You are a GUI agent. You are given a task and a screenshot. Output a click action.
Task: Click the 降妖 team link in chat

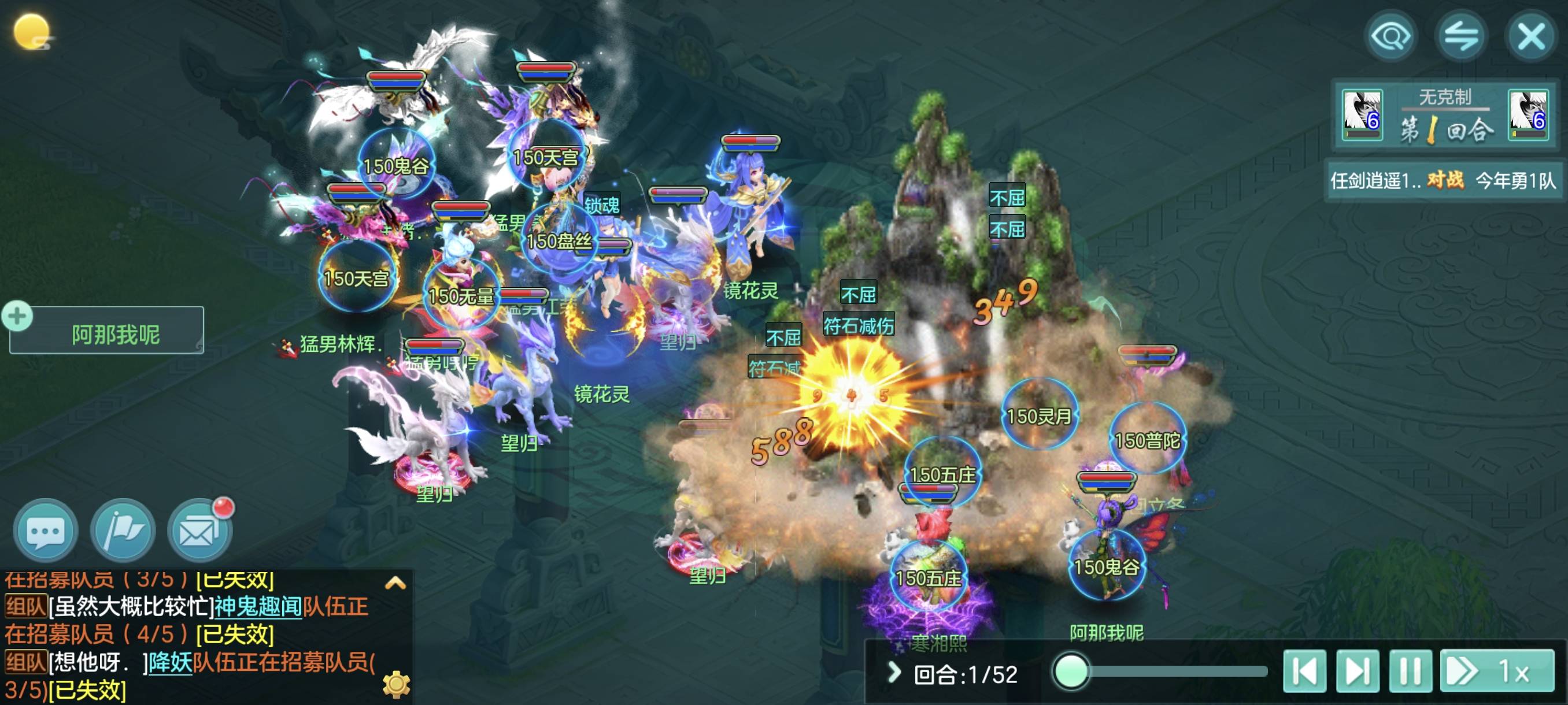click(x=170, y=662)
